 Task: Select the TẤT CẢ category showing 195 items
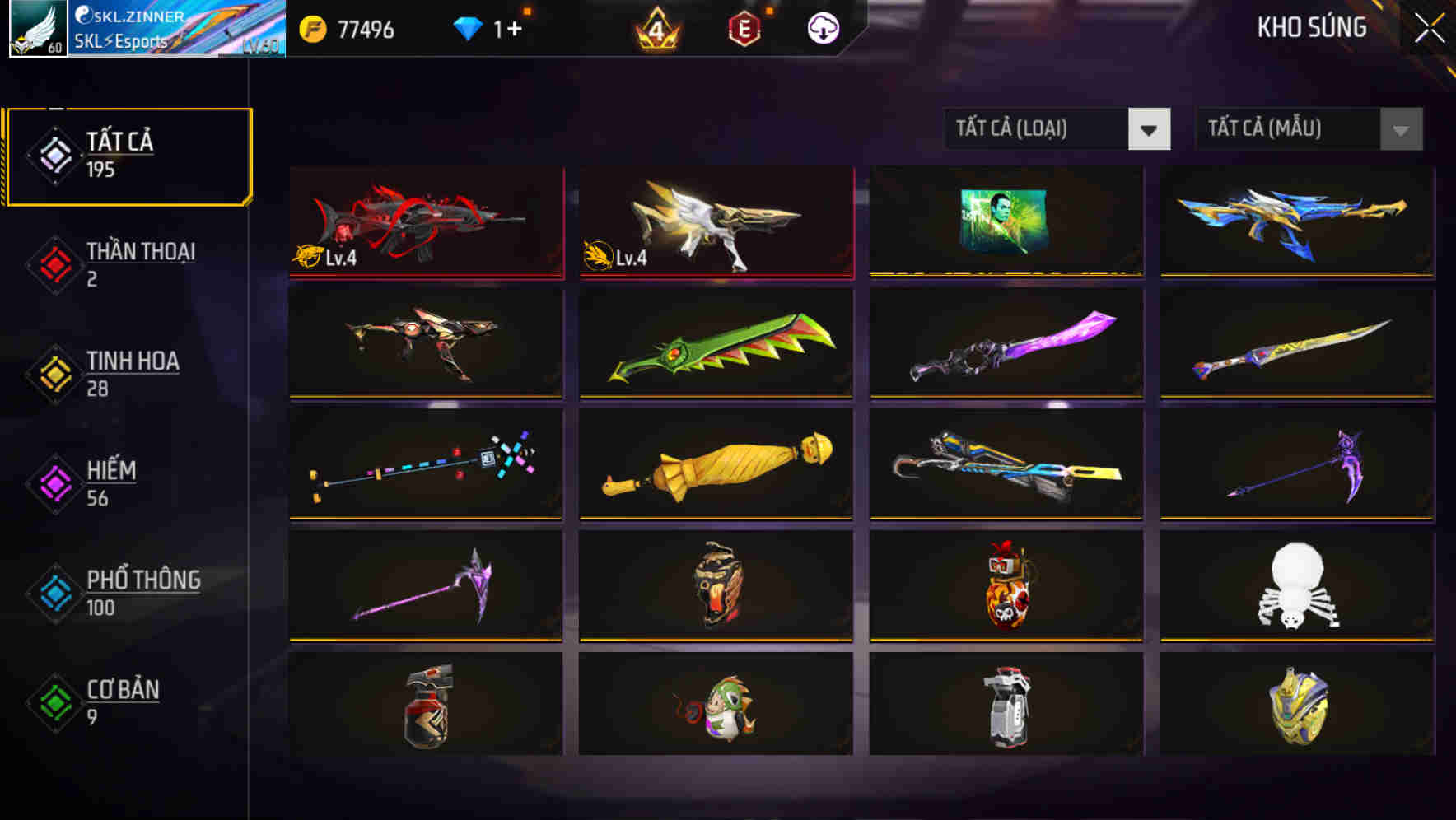click(x=128, y=155)
